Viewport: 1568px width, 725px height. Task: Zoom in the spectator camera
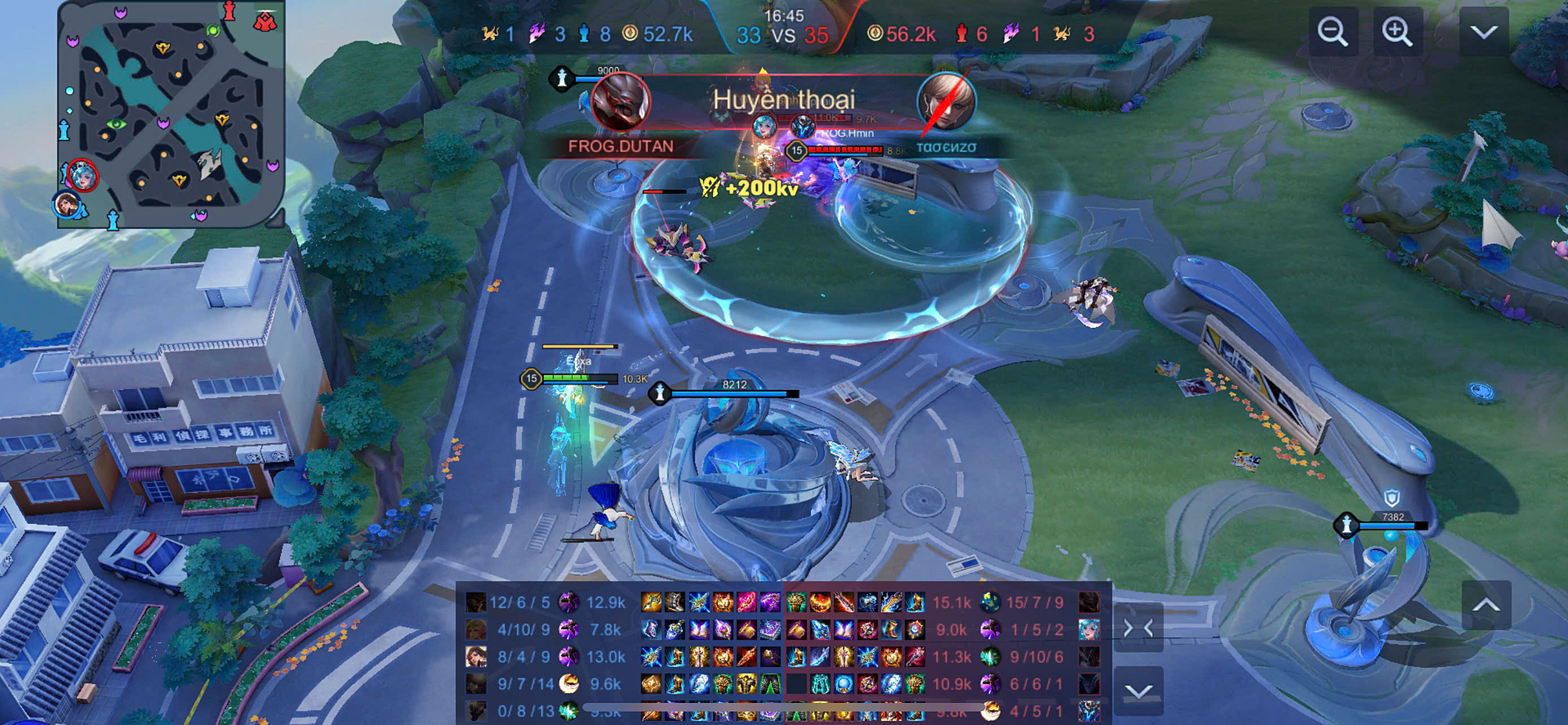[x=1397, y=32]
